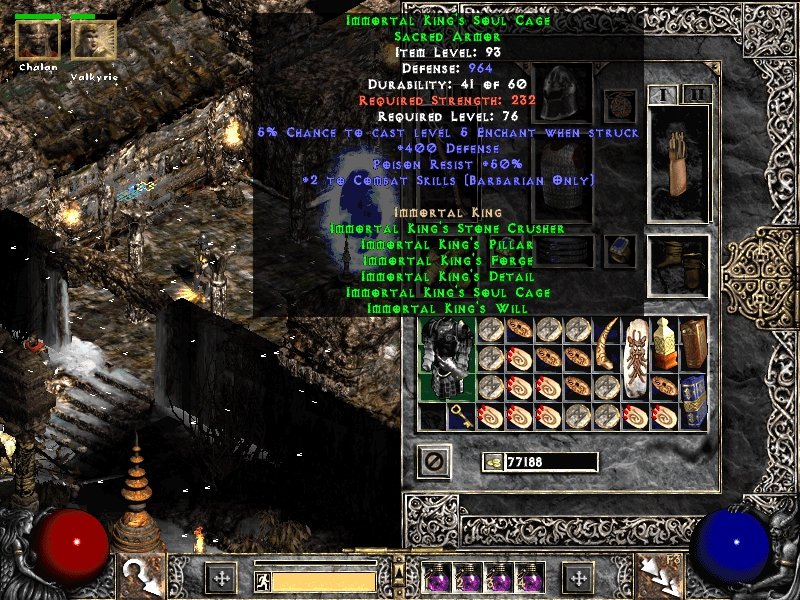
Task: Click the gold coins button
Action: (492, 461)
